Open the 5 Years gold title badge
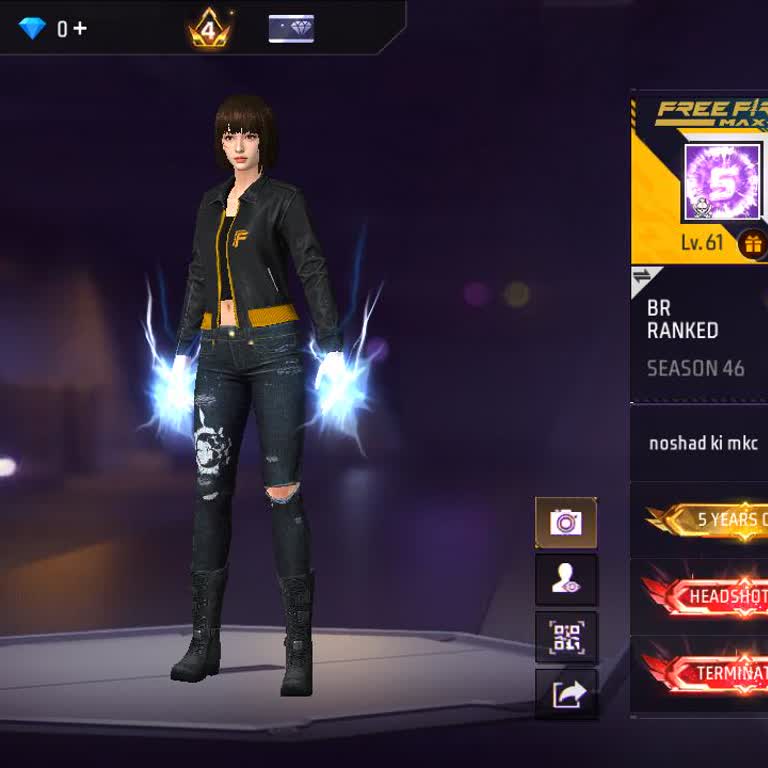Screen dimensions: 768x768 coord(708,520)
